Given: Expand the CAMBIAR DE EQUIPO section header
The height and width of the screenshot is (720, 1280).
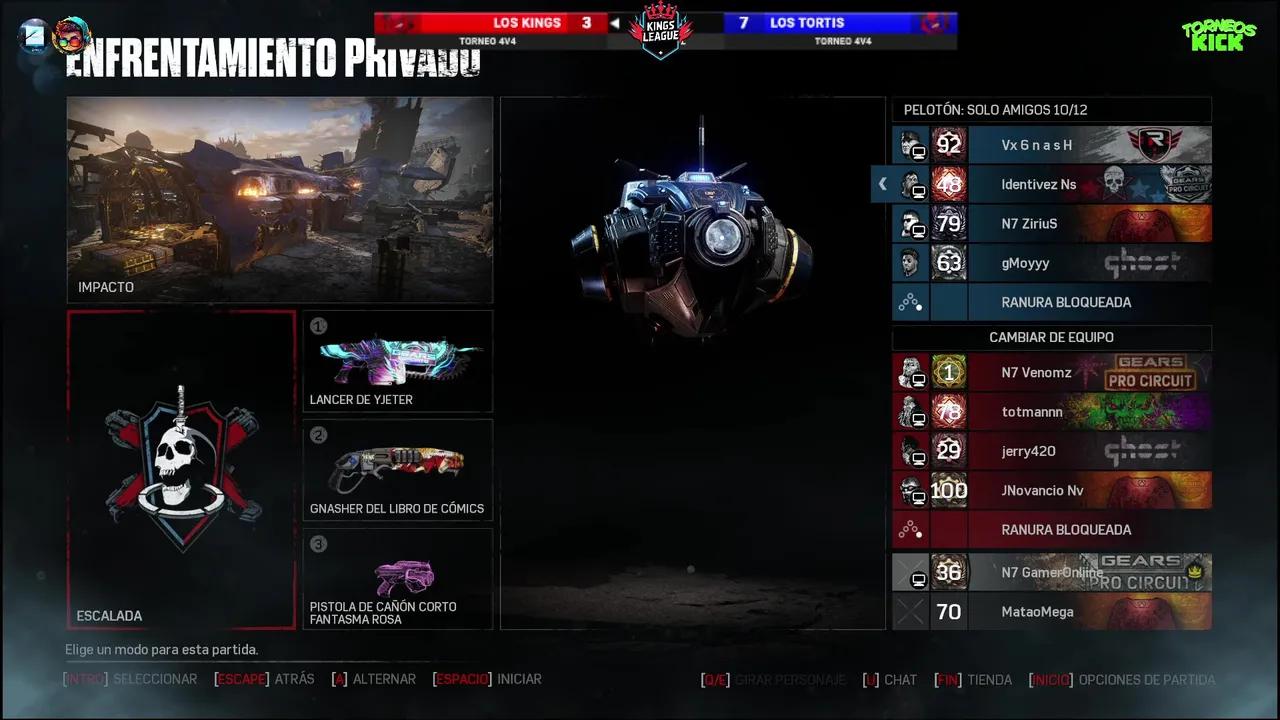Looking at the screenshot, I should click(x=1051, y=337).
